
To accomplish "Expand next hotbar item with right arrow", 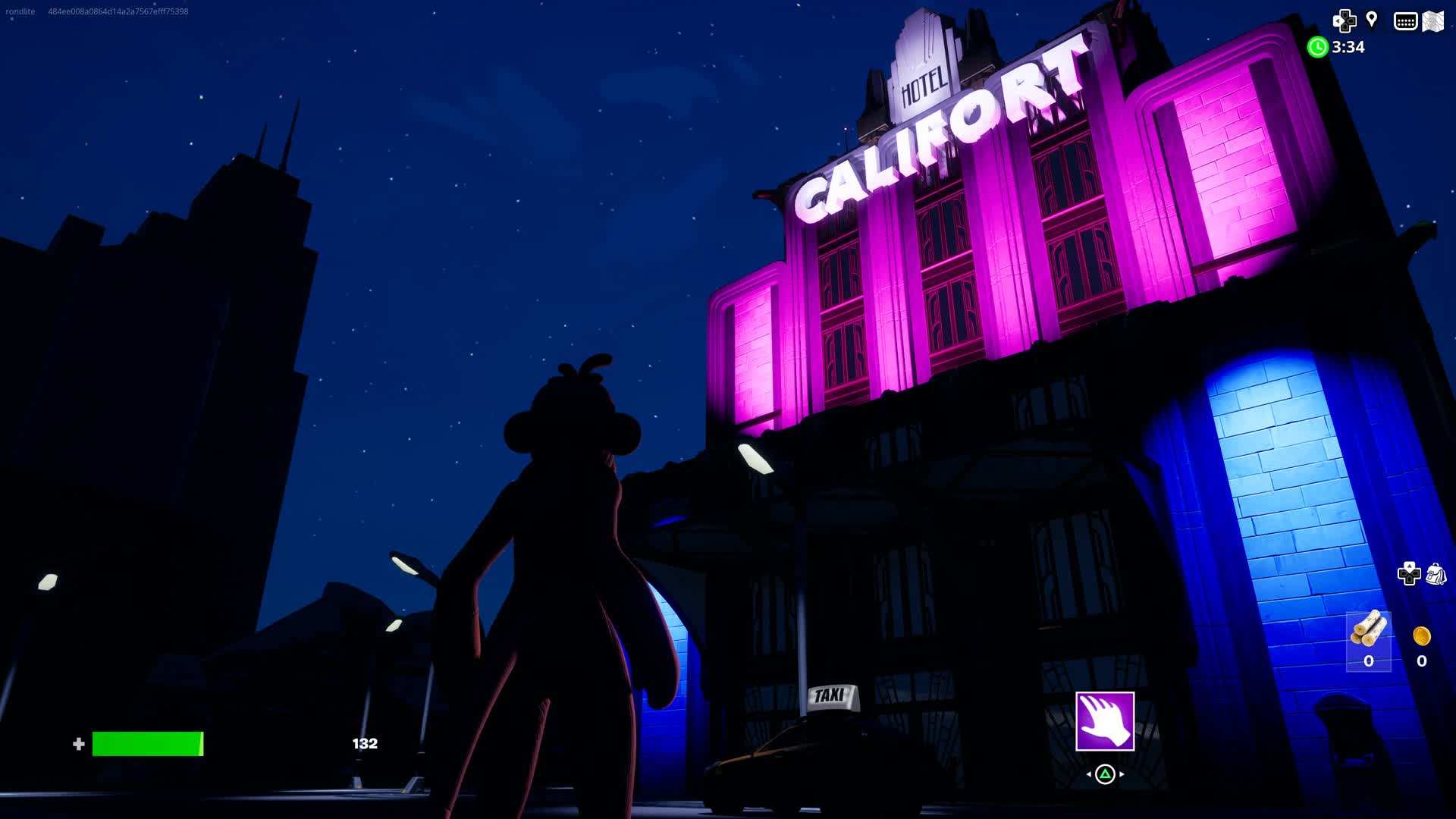I will click(1123, 773).
